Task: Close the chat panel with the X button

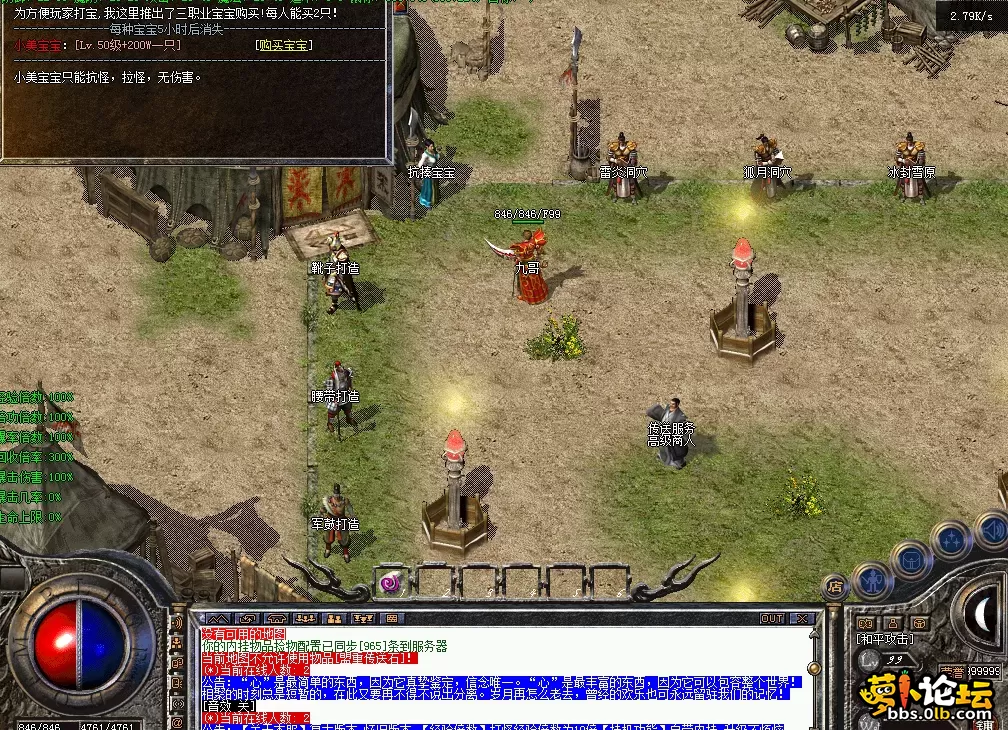Action: tap(801, 619)
